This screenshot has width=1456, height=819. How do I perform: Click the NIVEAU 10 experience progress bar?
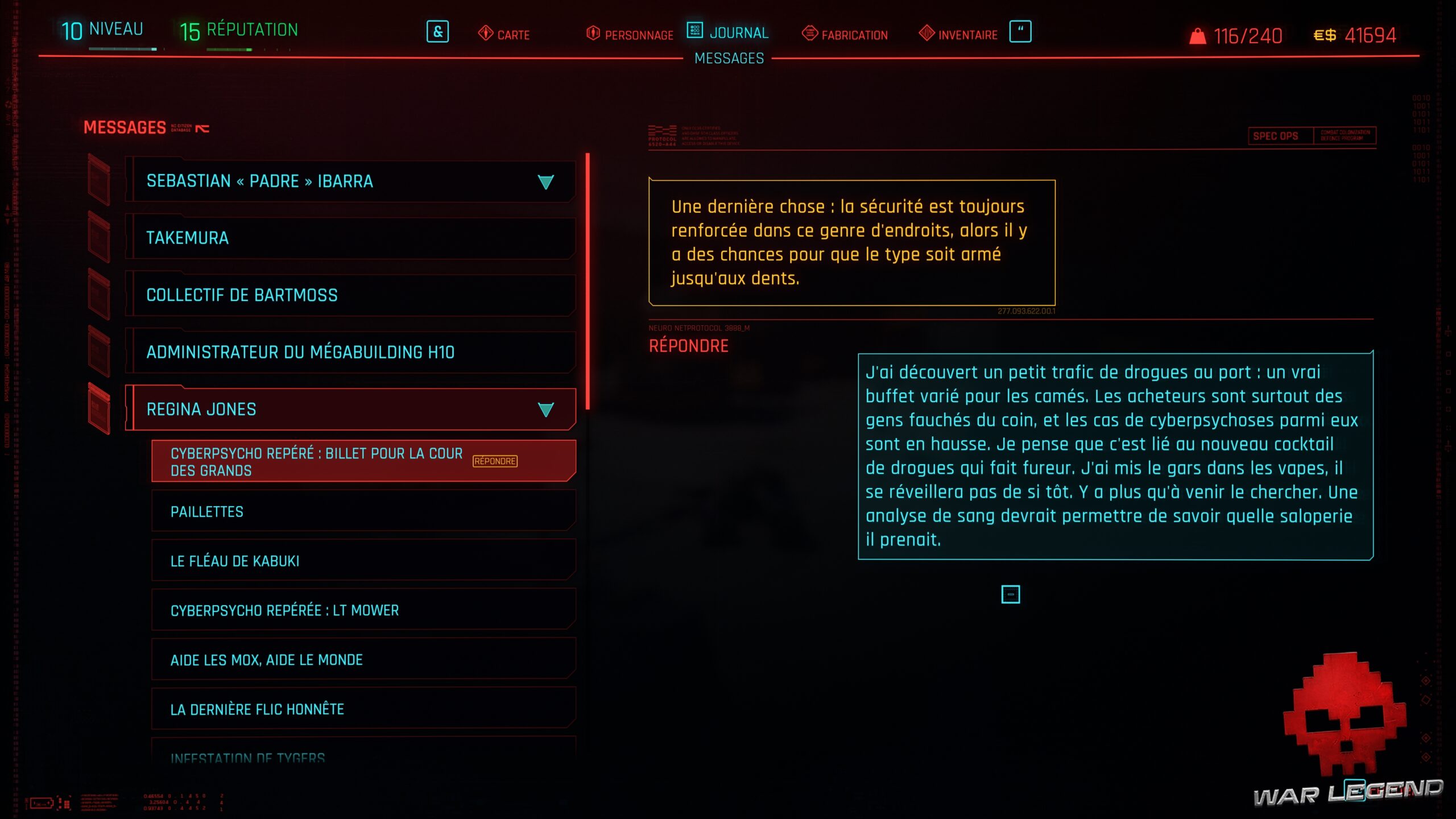point(122,48)
